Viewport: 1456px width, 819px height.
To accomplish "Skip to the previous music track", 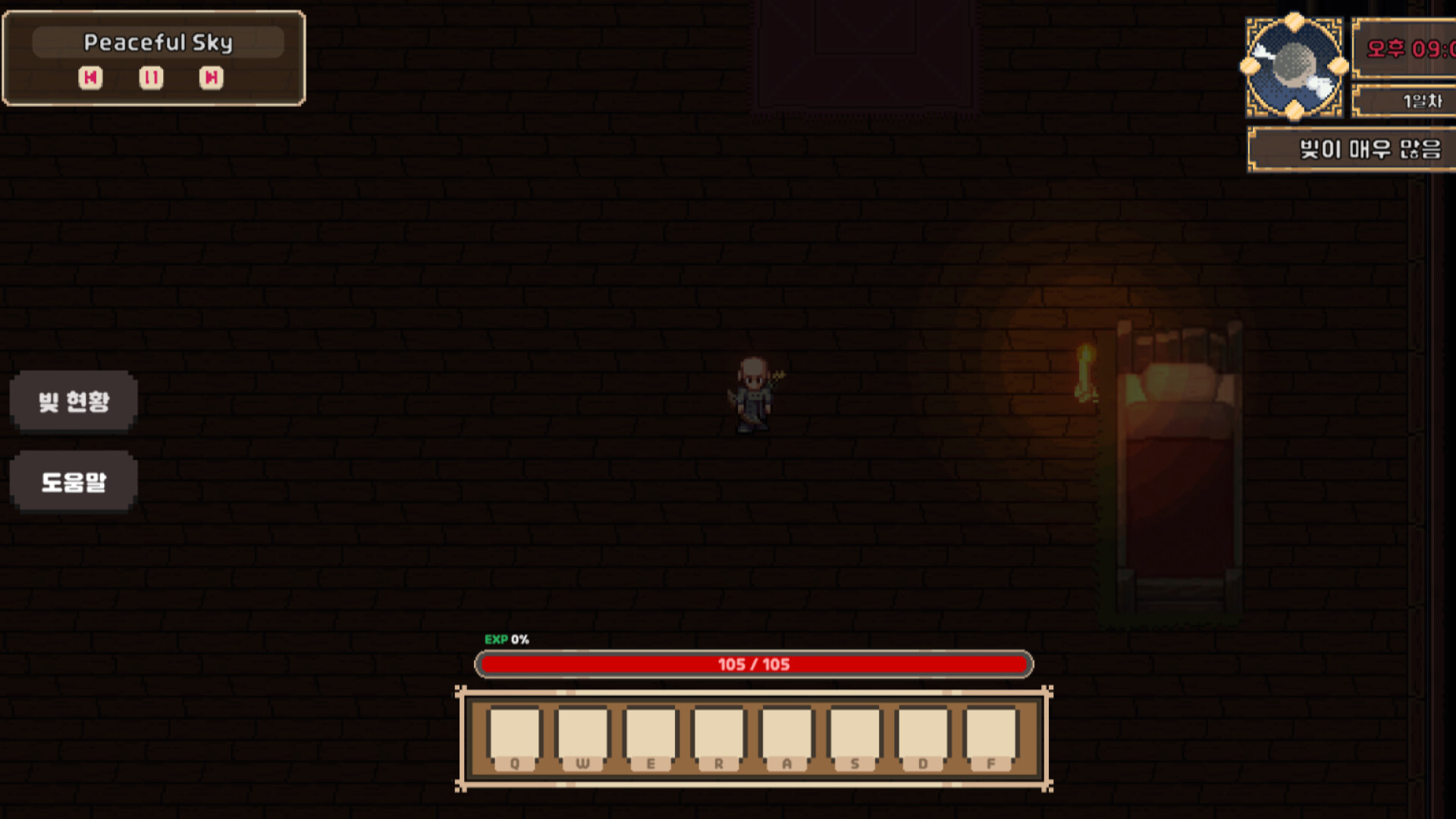I will [x=90, y=78].
